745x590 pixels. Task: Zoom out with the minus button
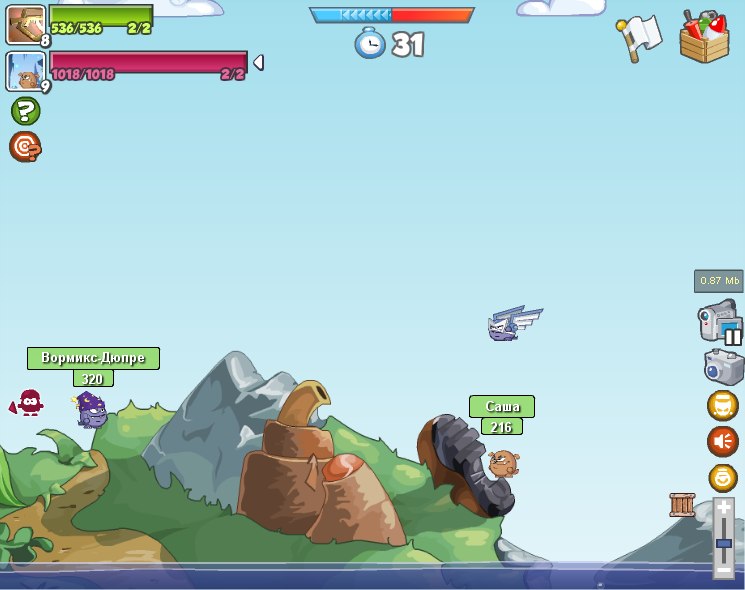coord(724,569)
